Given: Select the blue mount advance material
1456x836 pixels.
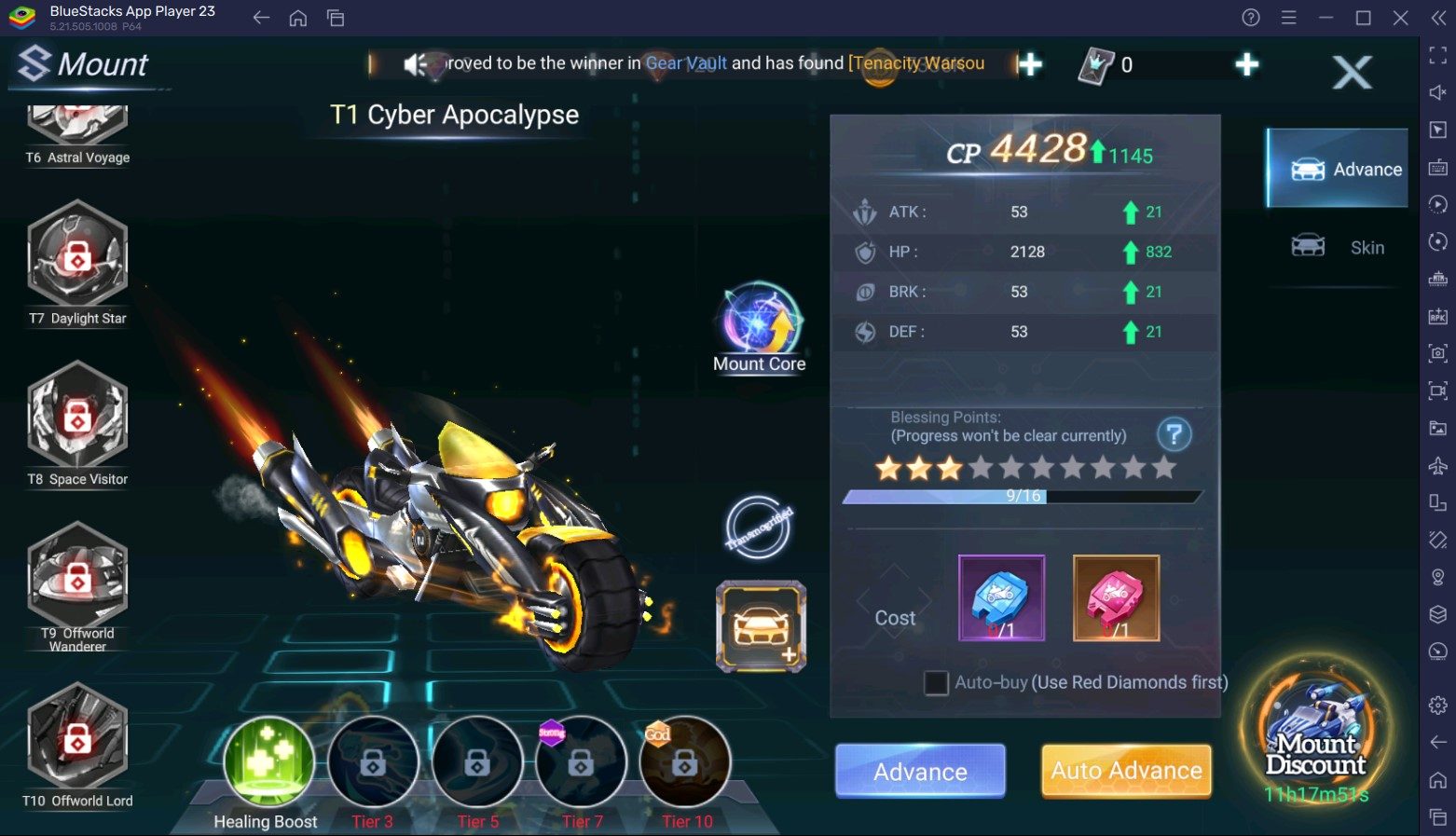Looking at the screenshot, I should coord(1001,598).
